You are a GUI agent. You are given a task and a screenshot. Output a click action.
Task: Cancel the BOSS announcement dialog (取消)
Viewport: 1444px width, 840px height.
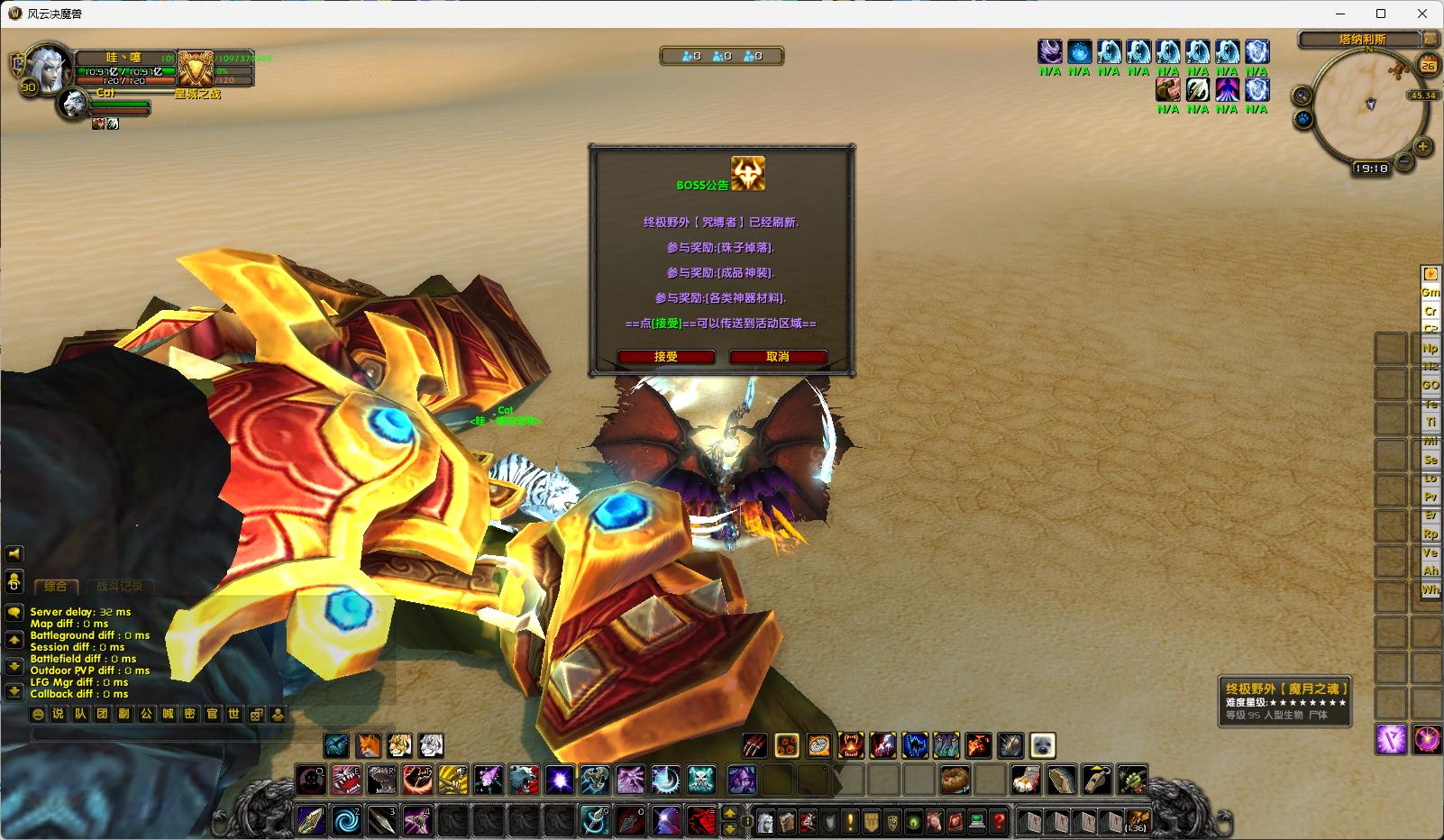point(778,357)
